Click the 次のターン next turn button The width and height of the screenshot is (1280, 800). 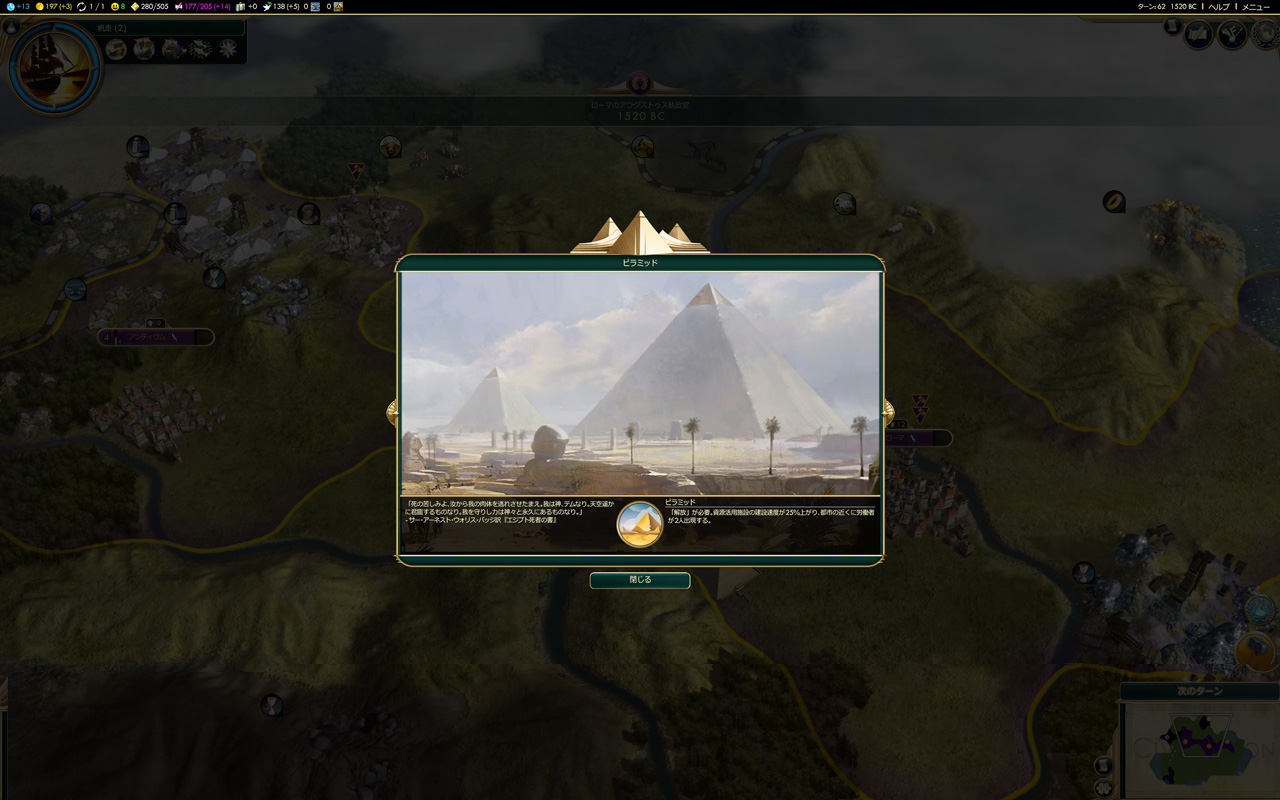pos(1199,691)
